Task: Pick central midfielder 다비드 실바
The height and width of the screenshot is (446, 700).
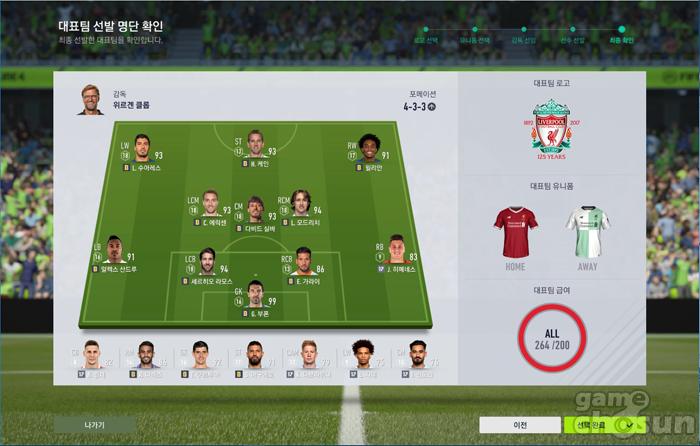Action: (255, 213)
